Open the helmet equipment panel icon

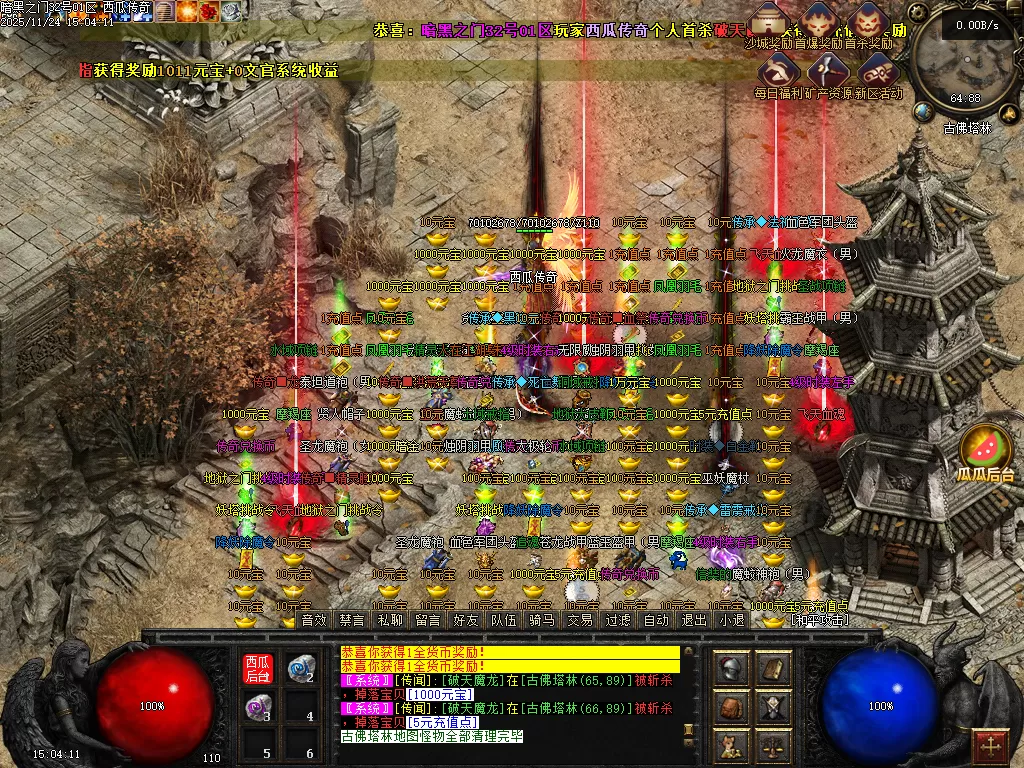733,668
